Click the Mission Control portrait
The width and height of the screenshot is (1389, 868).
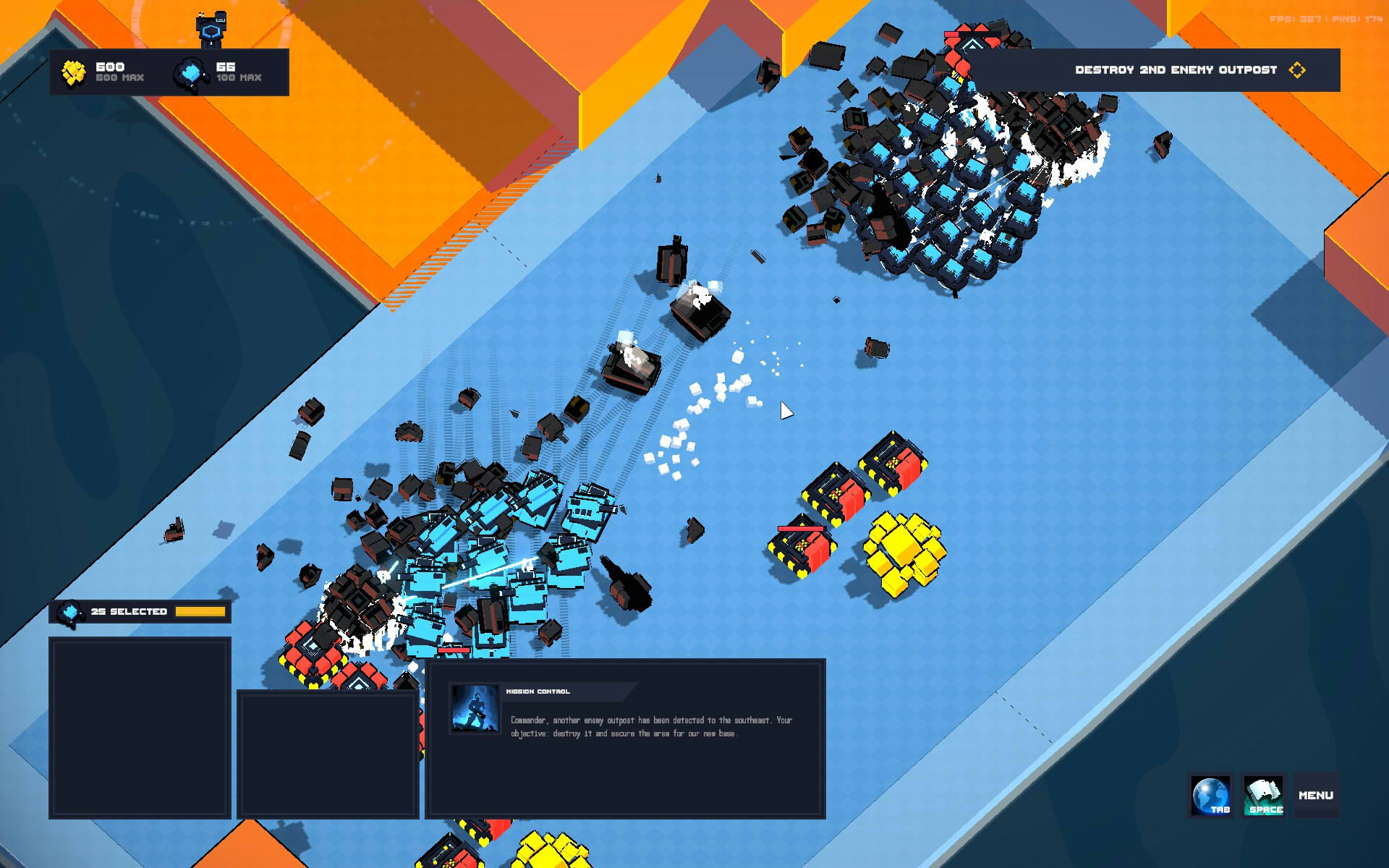pos(475,708)
